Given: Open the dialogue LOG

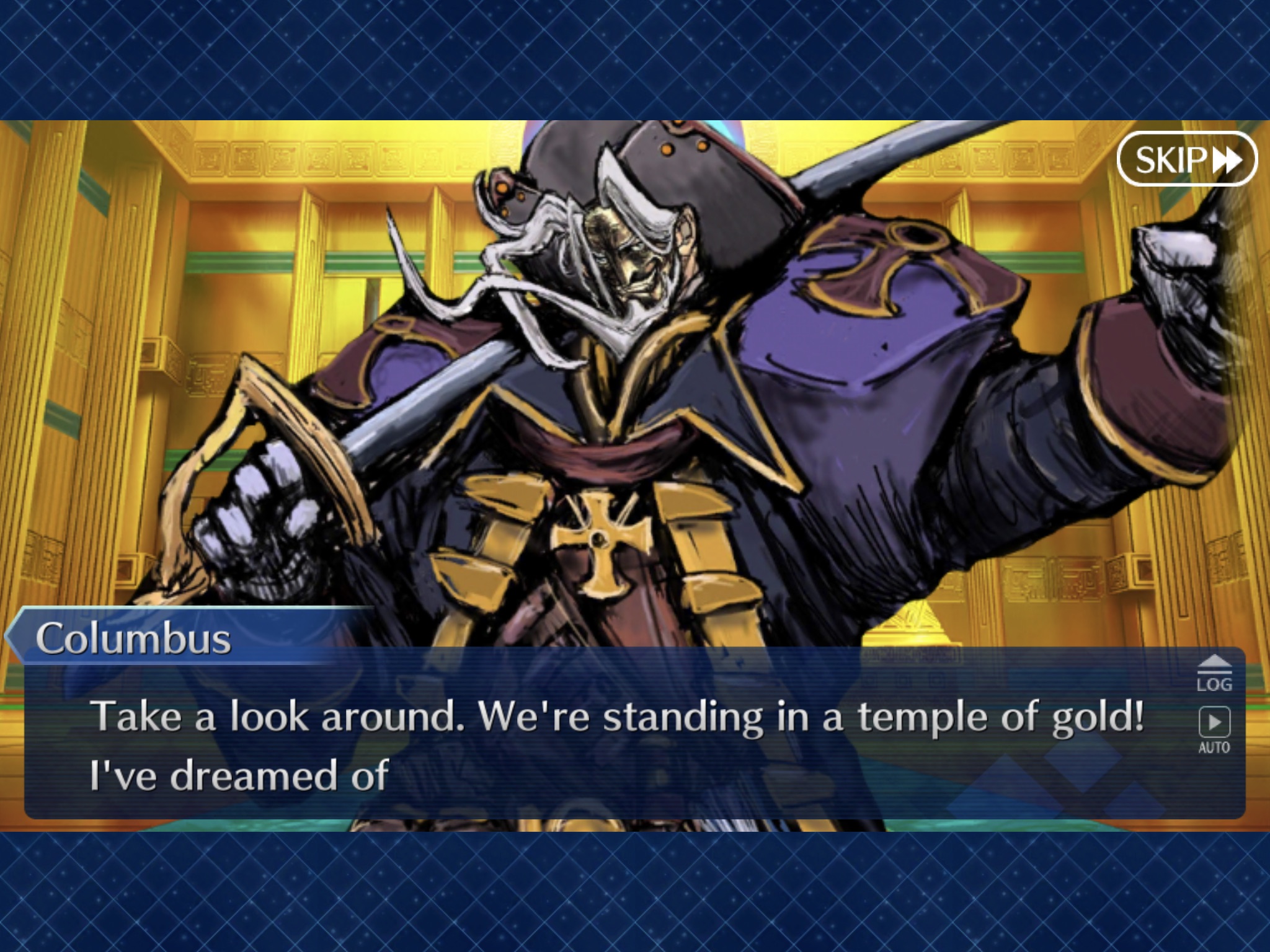Looking at the screenshot, I should tap(1214, 673).
